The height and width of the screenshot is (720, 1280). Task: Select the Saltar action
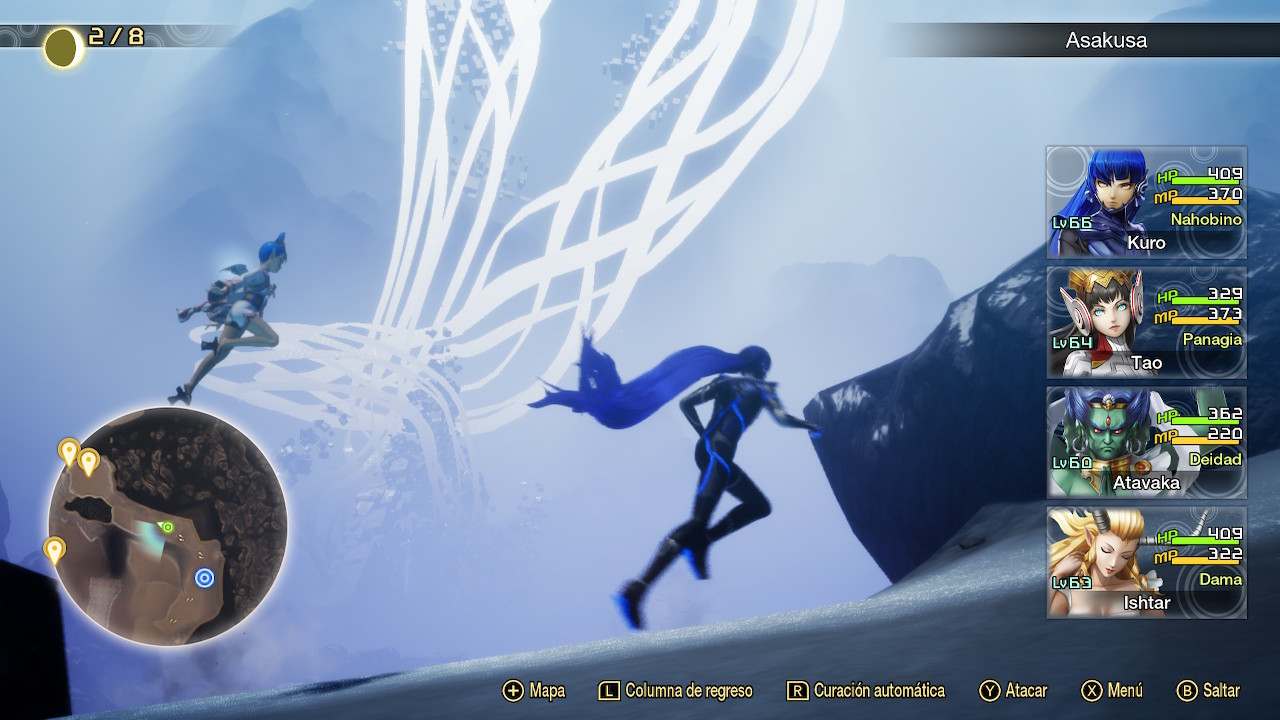coord(1209,691)
